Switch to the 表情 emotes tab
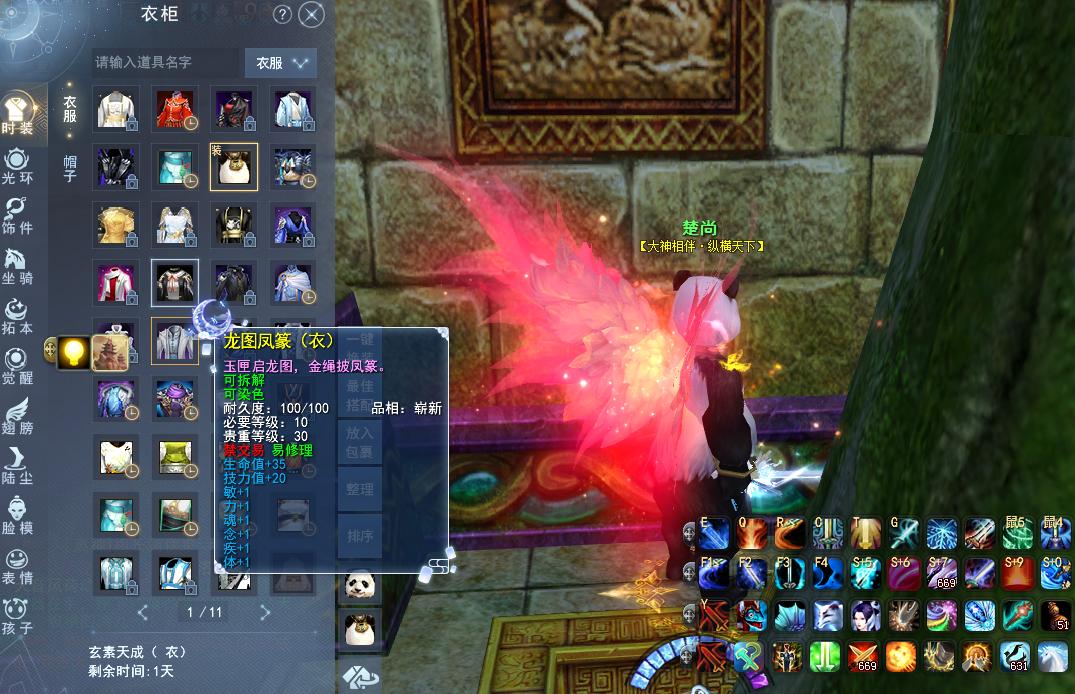 pyautogui.click(x=17, y=567)
